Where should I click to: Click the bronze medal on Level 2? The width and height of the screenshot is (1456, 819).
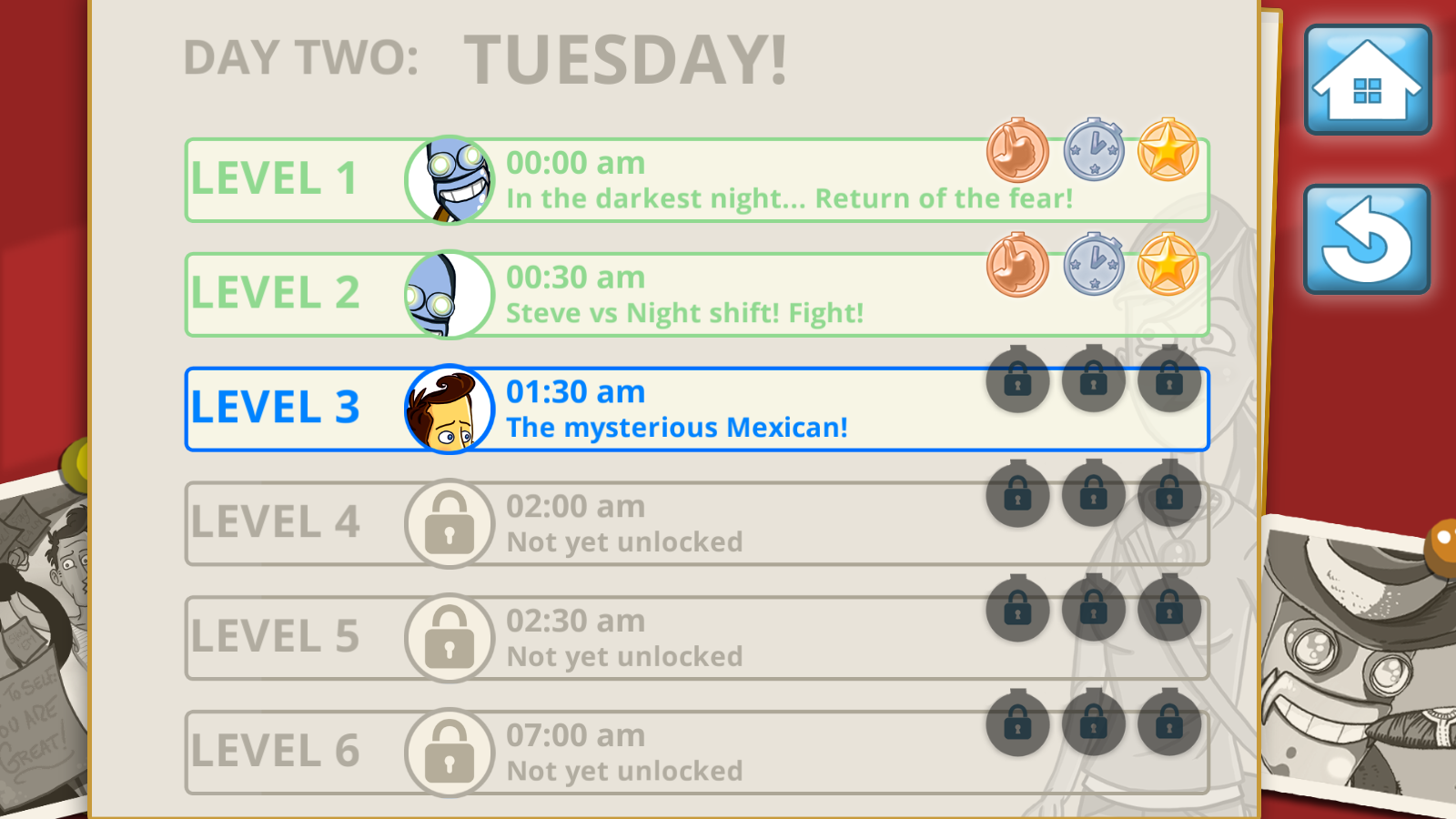pos(1017,268)
